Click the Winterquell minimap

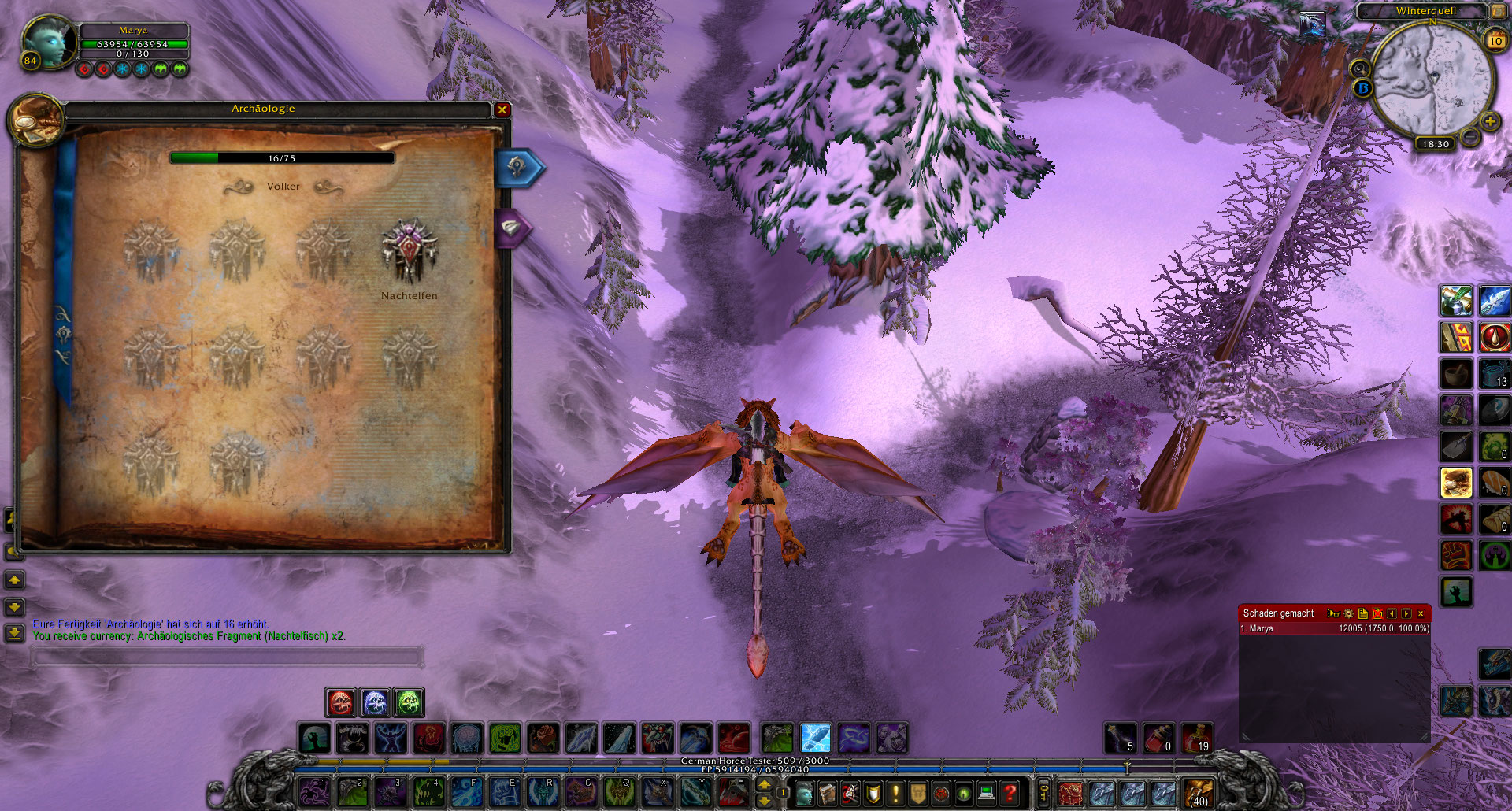tap(1432, 80)
